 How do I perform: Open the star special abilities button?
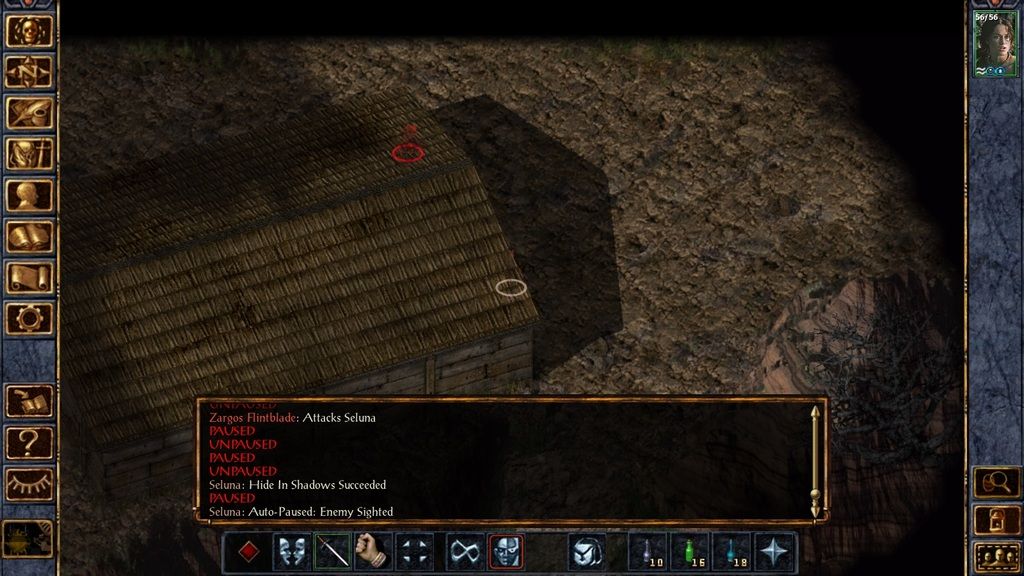click(x=776, y=551)
